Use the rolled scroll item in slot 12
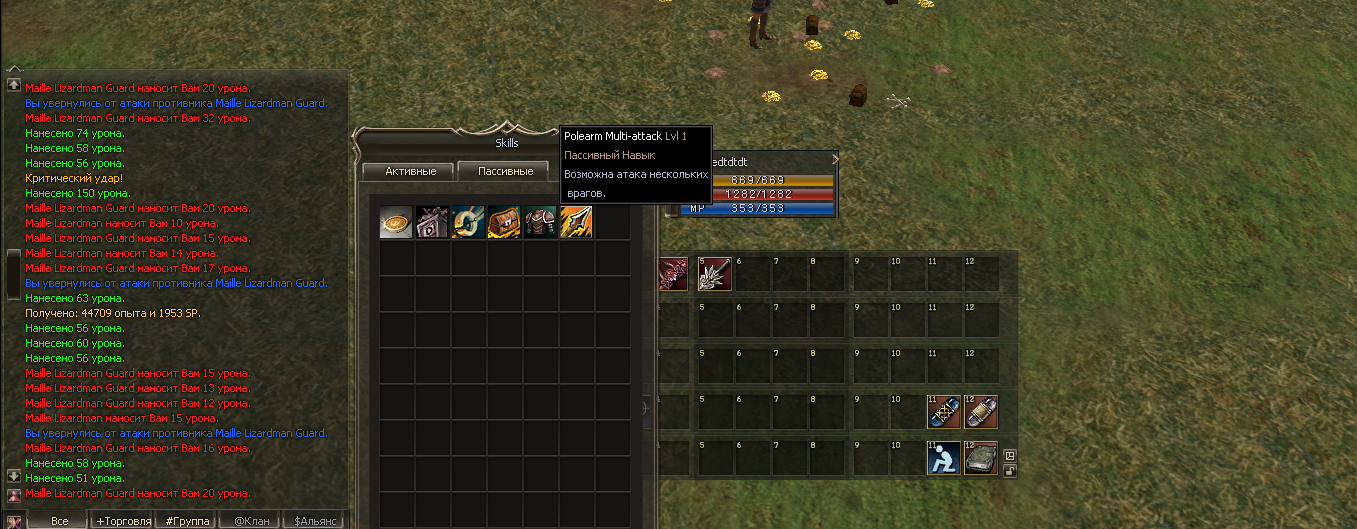The width and height of the screenshot is (1357, 529). [980, 411]
